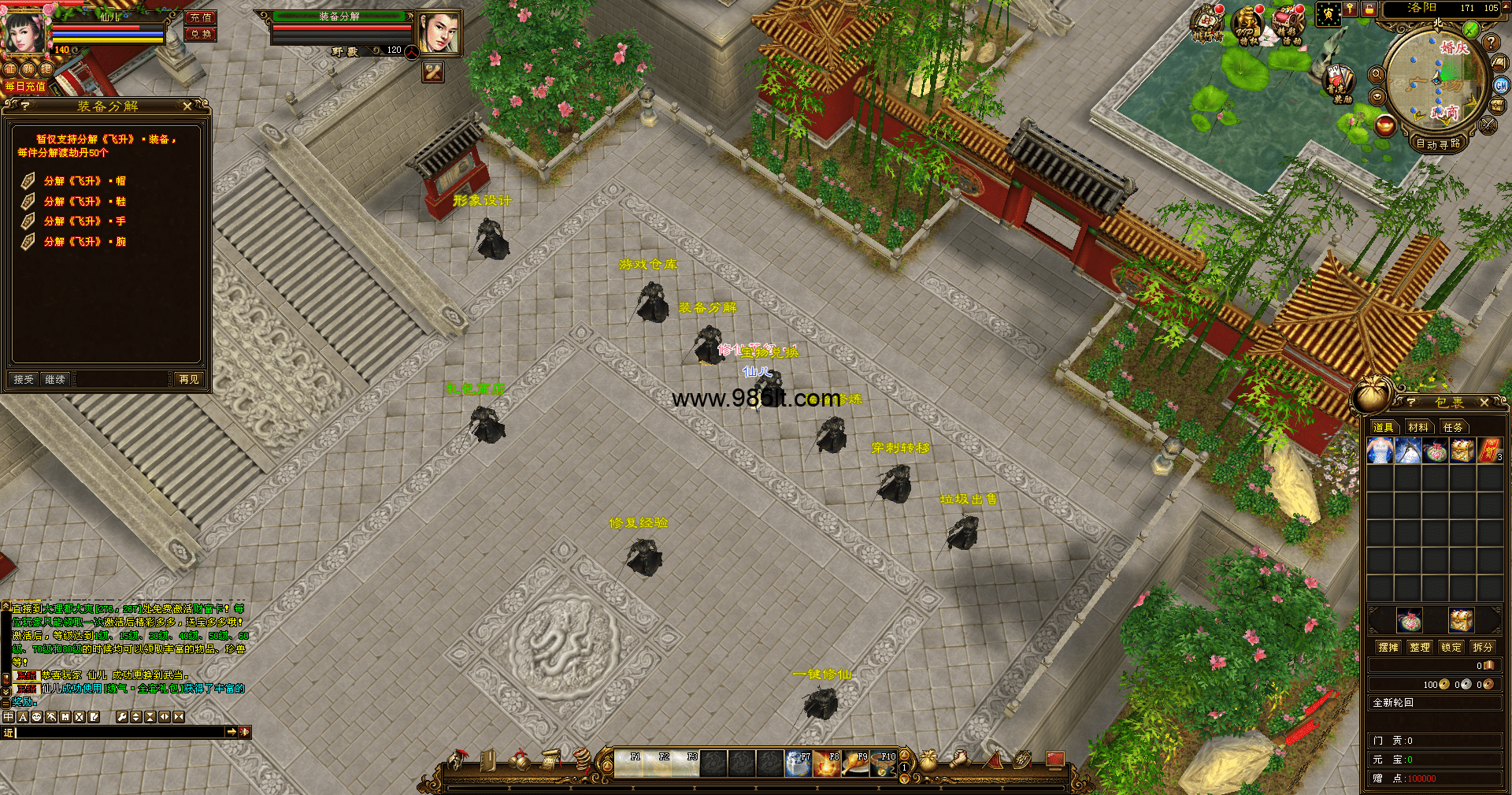Click the blue GM button by minimap

coord(1501,85)
